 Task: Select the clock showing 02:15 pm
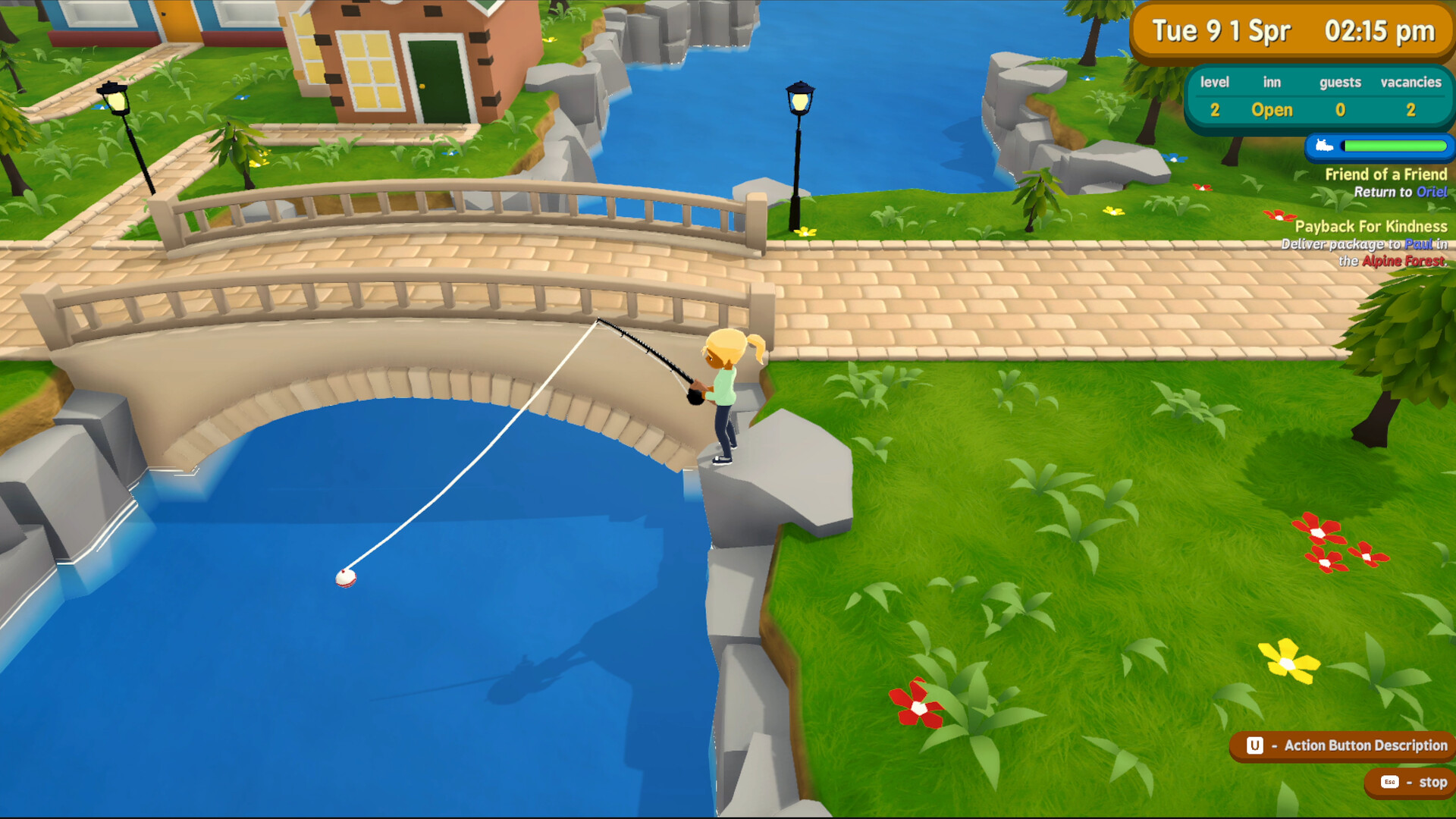pos(1380,32)
